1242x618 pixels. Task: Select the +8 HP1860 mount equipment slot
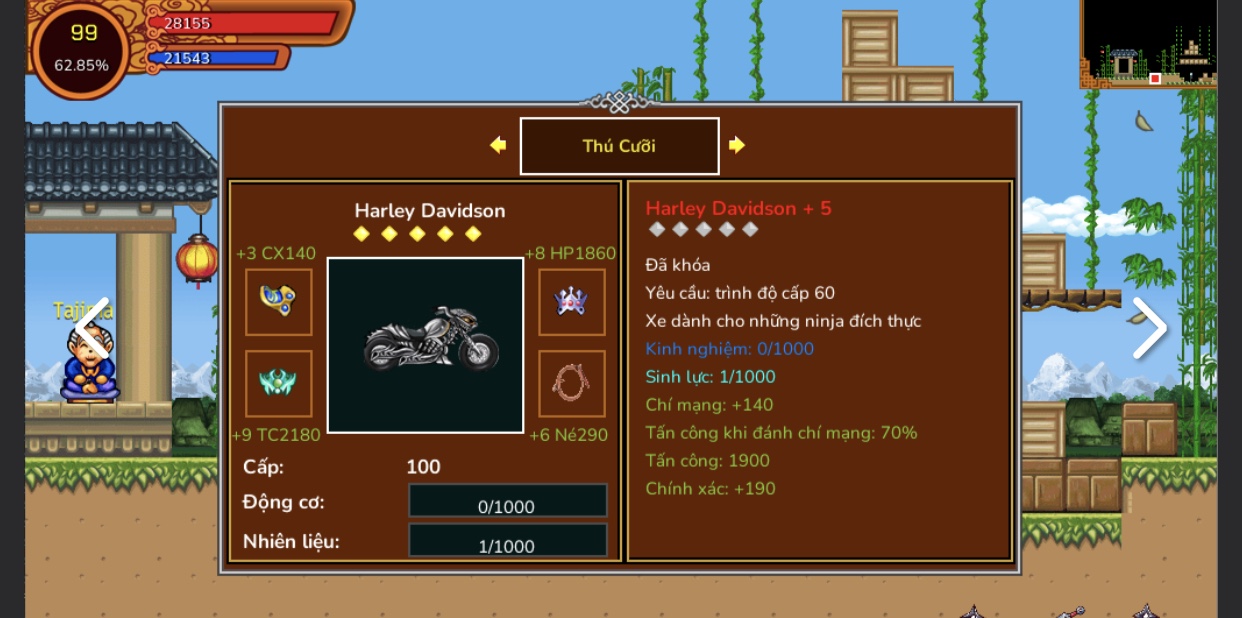(572, 302)
